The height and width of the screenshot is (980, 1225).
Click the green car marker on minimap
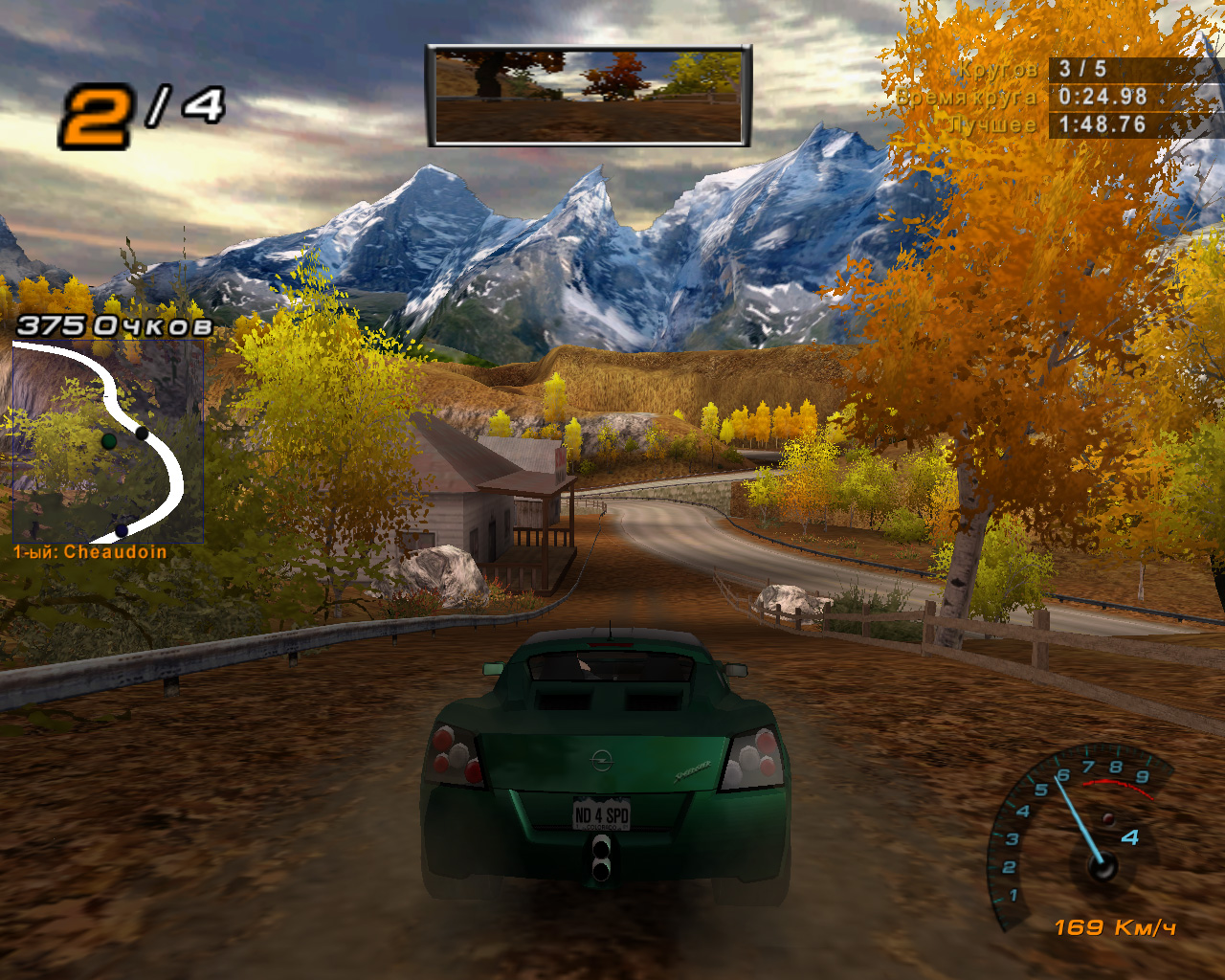pyautogui.click(x=109, y=441)
